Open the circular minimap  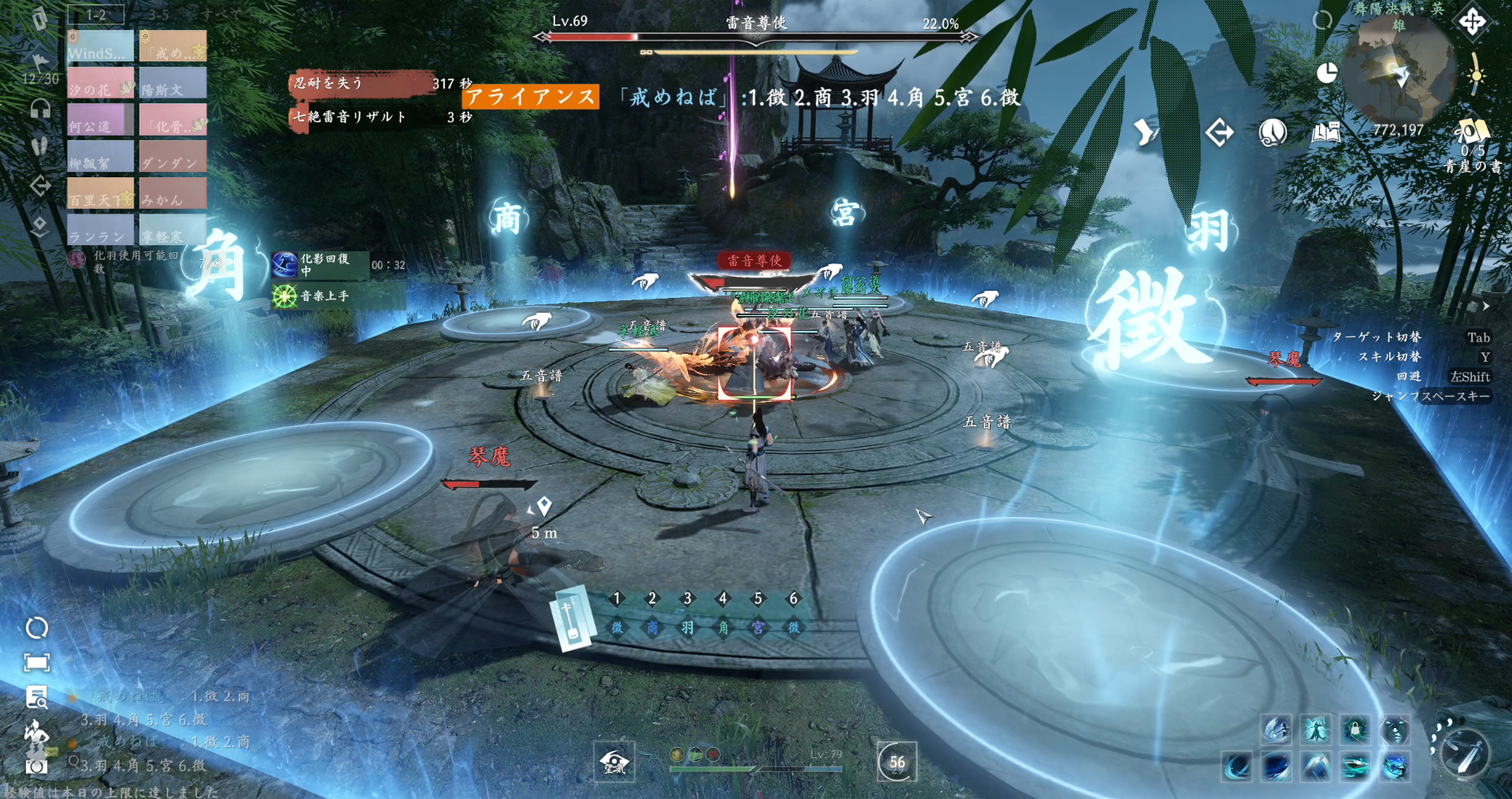1397,72
